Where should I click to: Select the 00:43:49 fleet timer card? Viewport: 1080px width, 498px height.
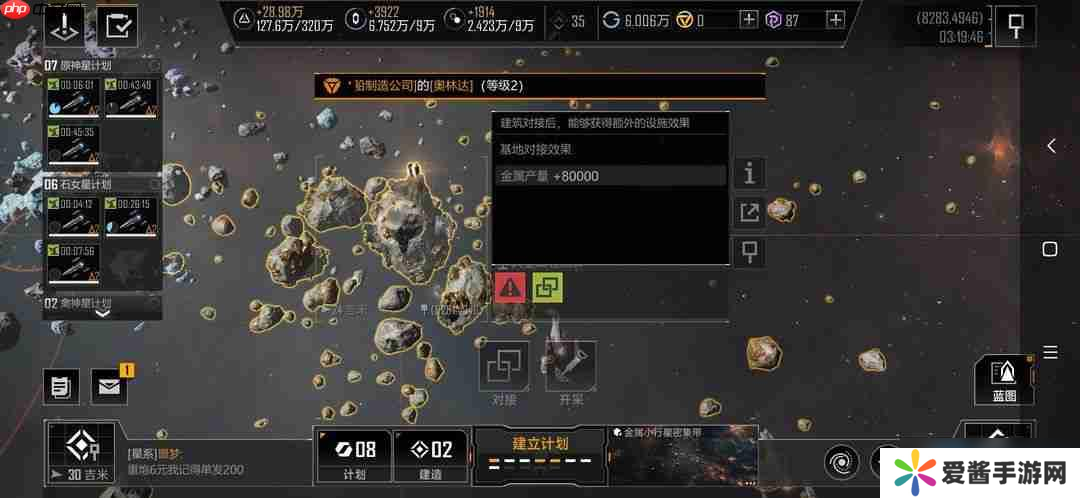pyautogui.click(x=131, y=97)
